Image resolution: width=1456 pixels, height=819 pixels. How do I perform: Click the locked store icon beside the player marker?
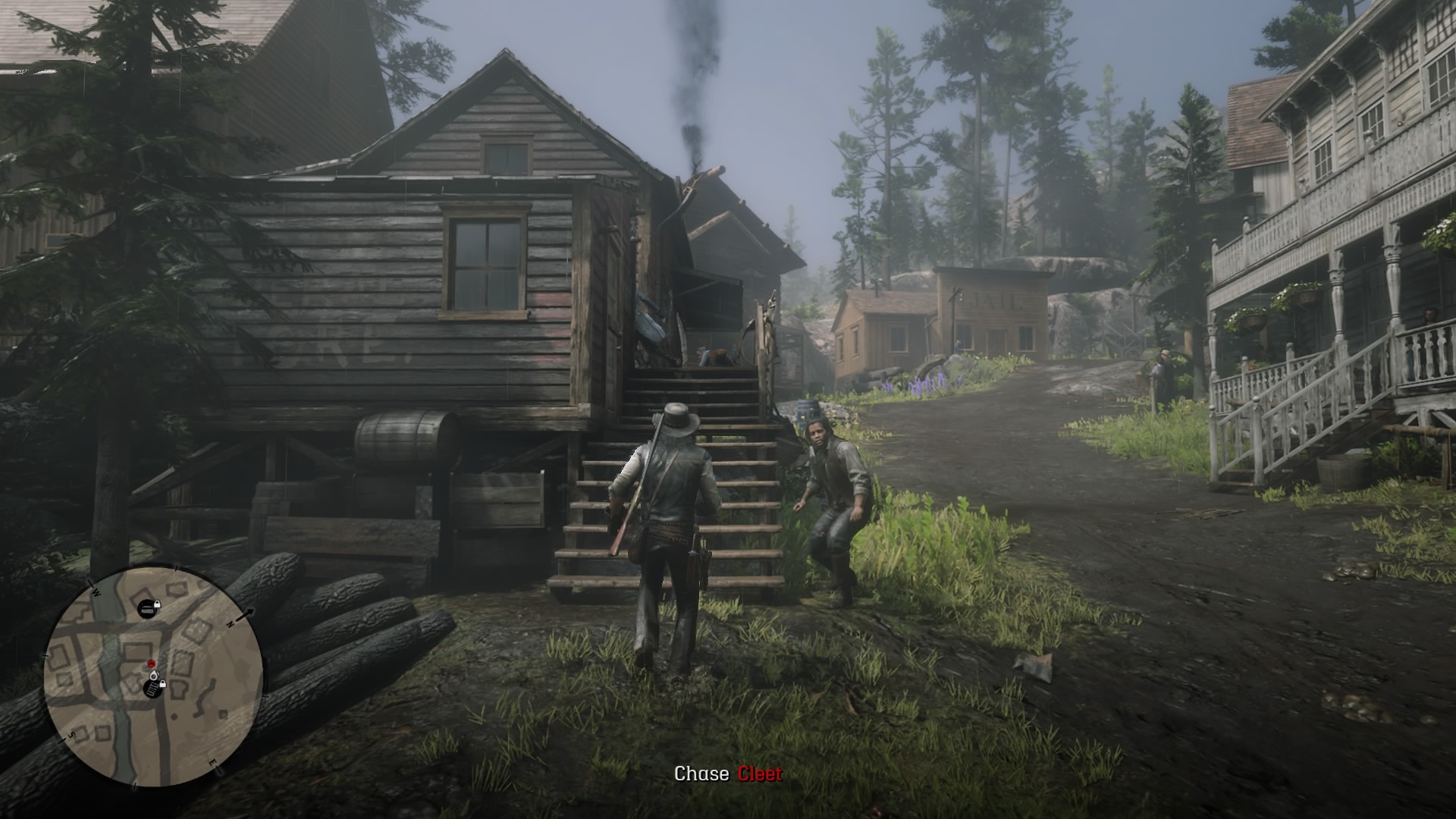153,686
